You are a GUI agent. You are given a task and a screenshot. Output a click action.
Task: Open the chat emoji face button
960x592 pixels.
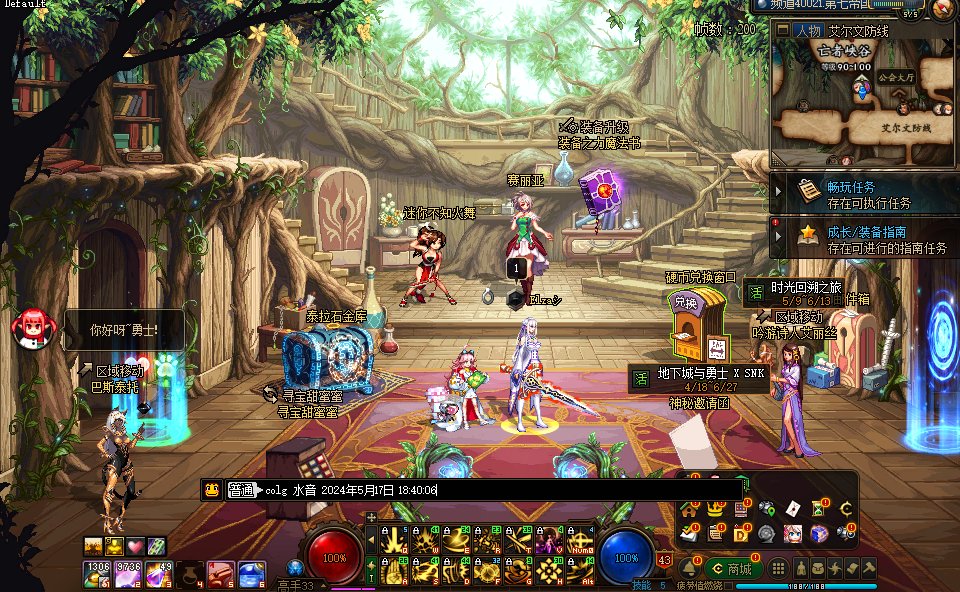coord(212,490)
